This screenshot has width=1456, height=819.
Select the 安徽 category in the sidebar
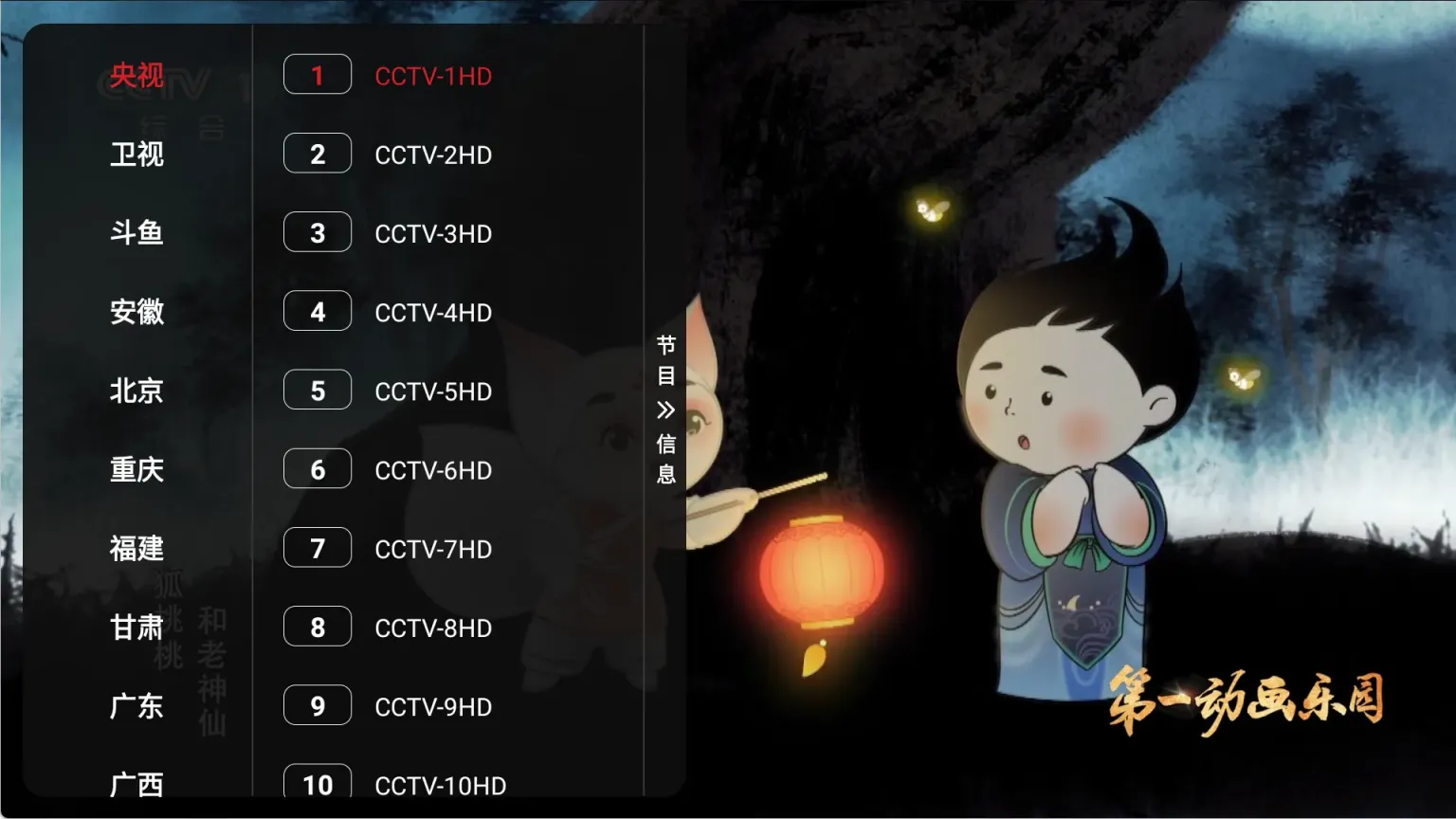[136, 312]
